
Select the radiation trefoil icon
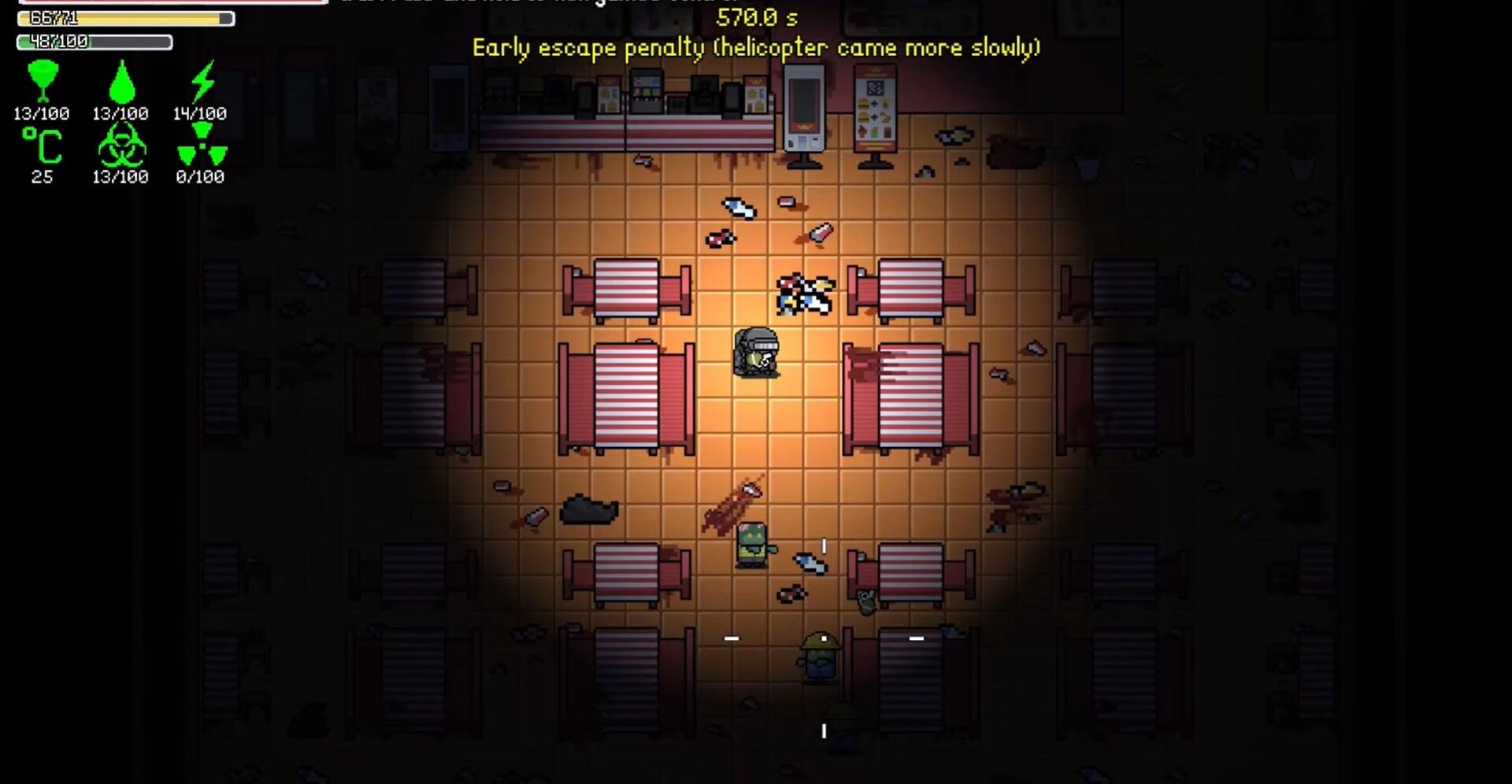pos(202,146)
